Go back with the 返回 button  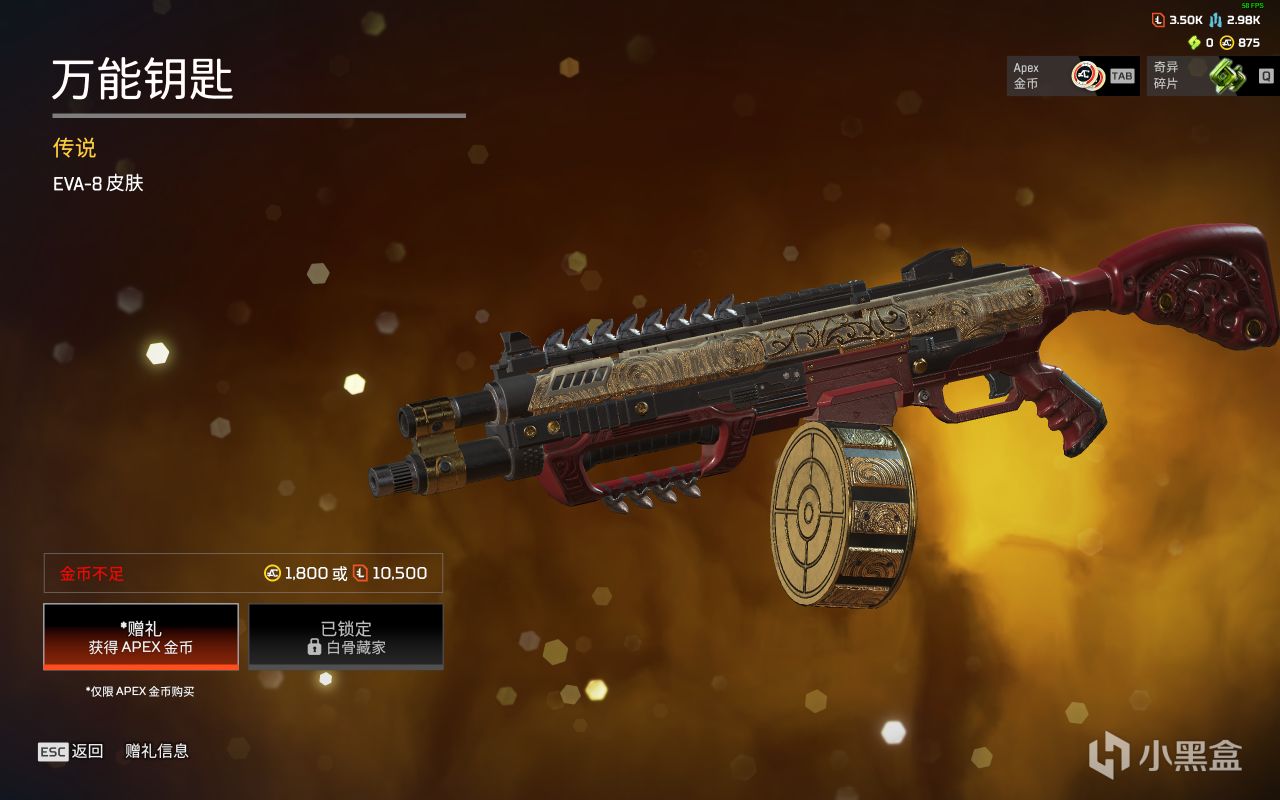71,751
